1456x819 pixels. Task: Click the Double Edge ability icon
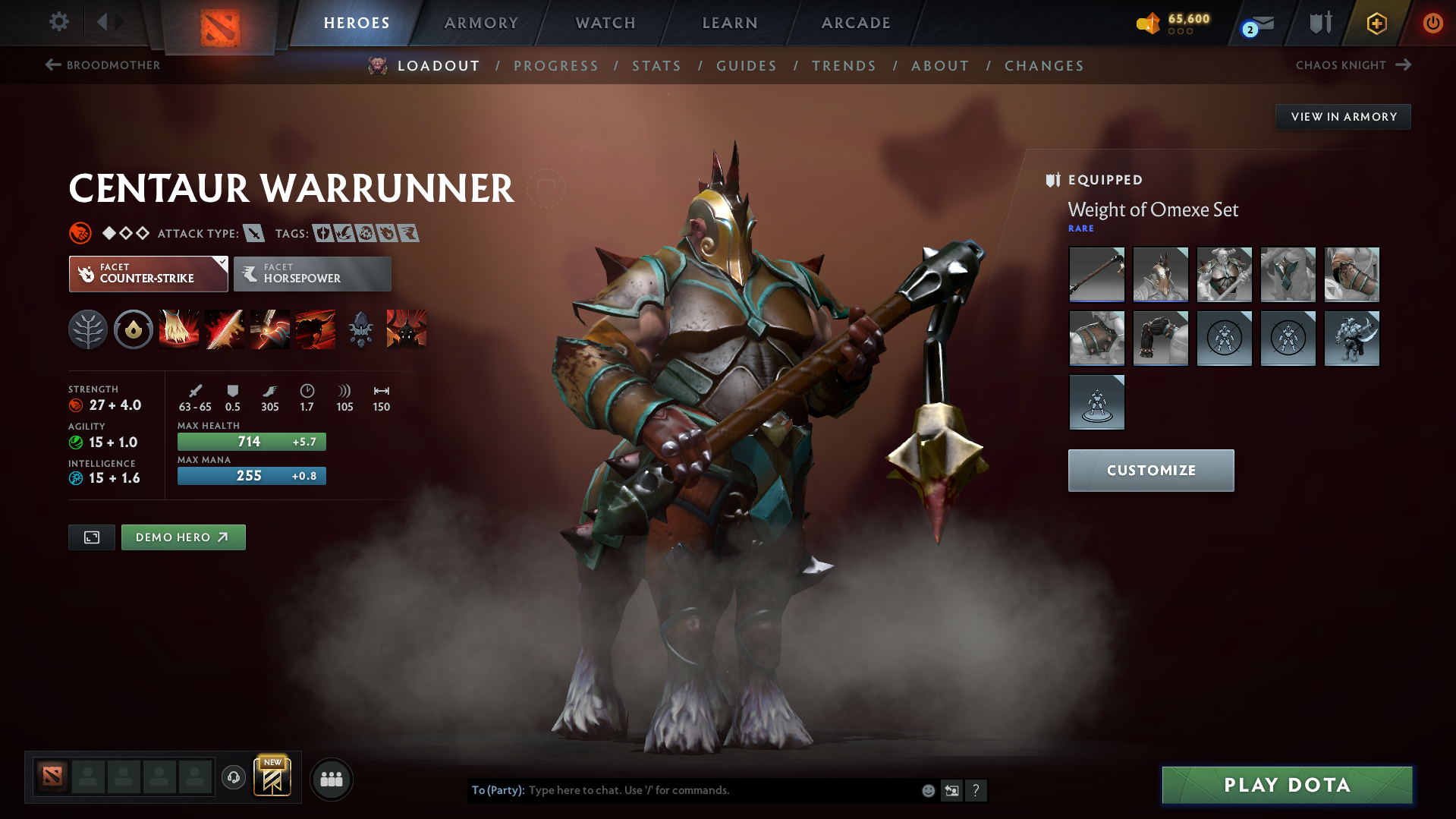[225, 329]
